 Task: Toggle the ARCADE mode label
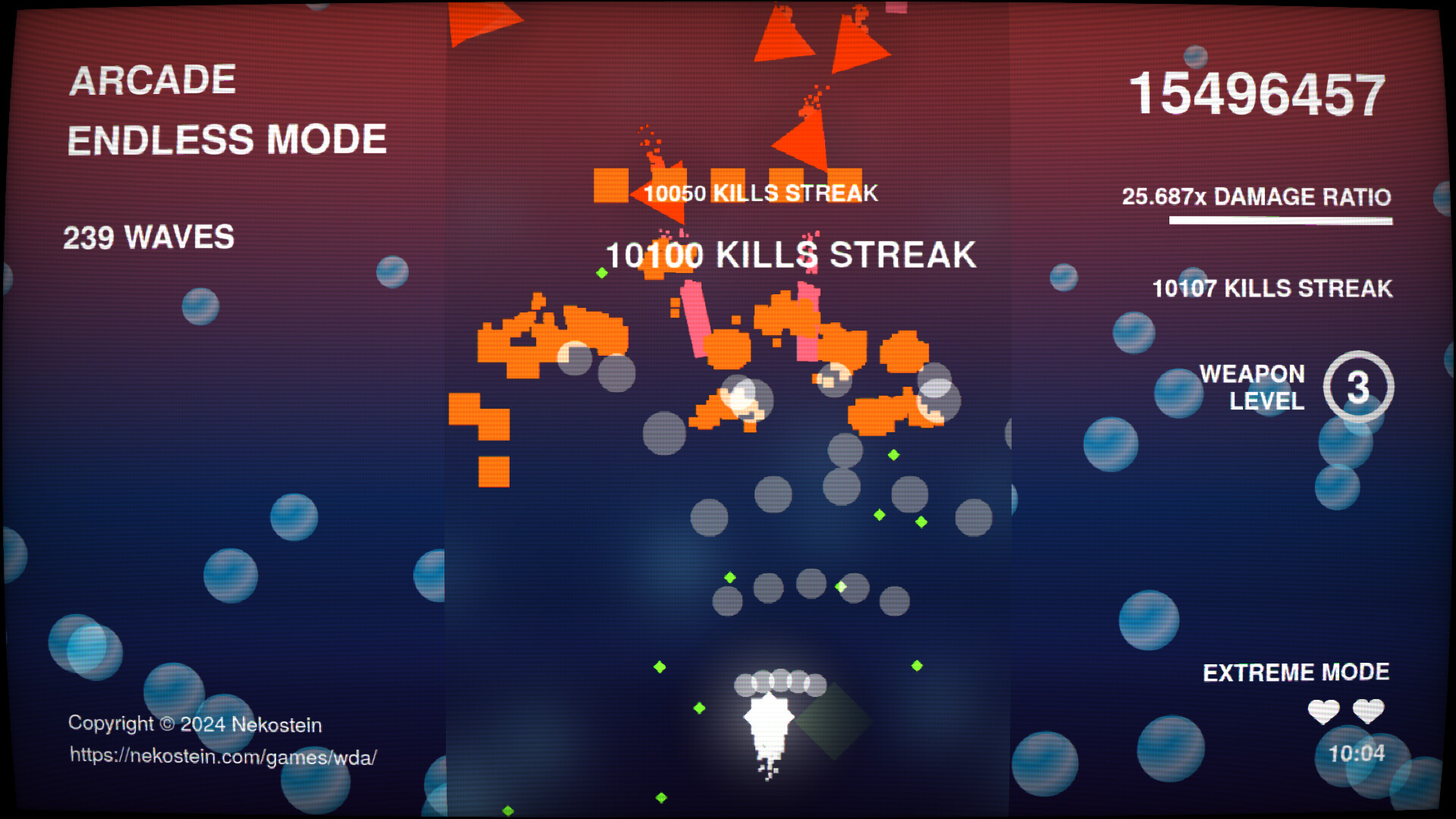tap(152, 78)
